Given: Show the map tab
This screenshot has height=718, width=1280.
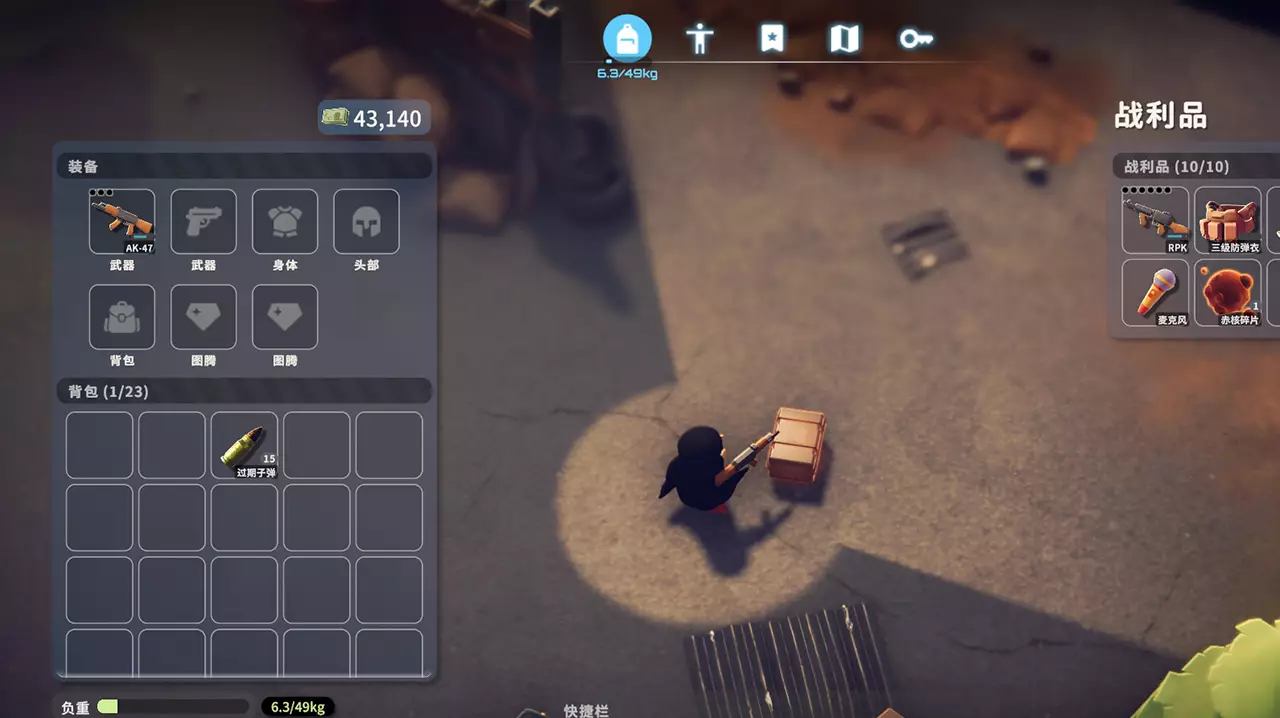Looking at the screenshot, I should [844, 39].
